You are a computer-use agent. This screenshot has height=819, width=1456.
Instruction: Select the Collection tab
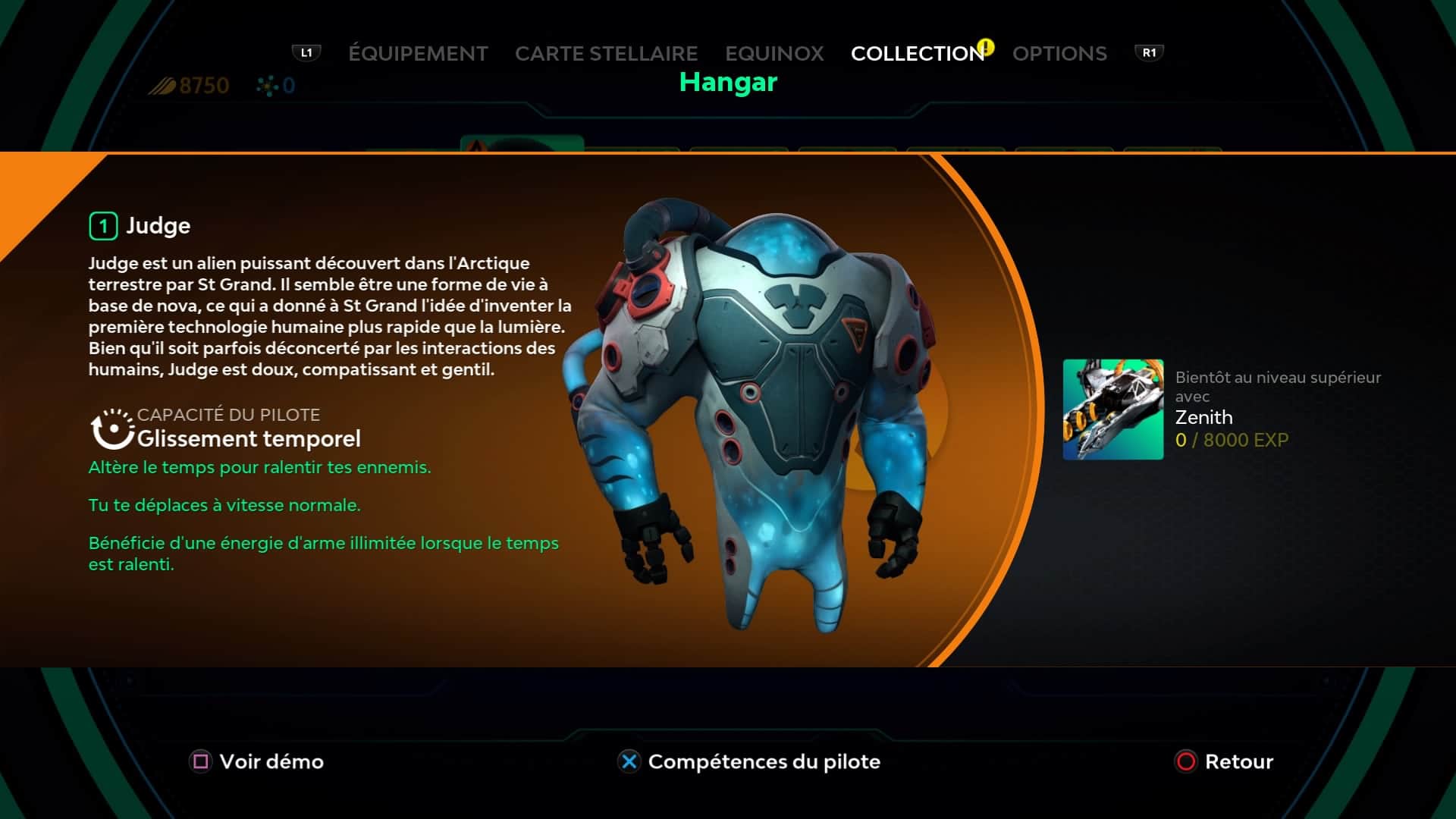pos(917,54)
